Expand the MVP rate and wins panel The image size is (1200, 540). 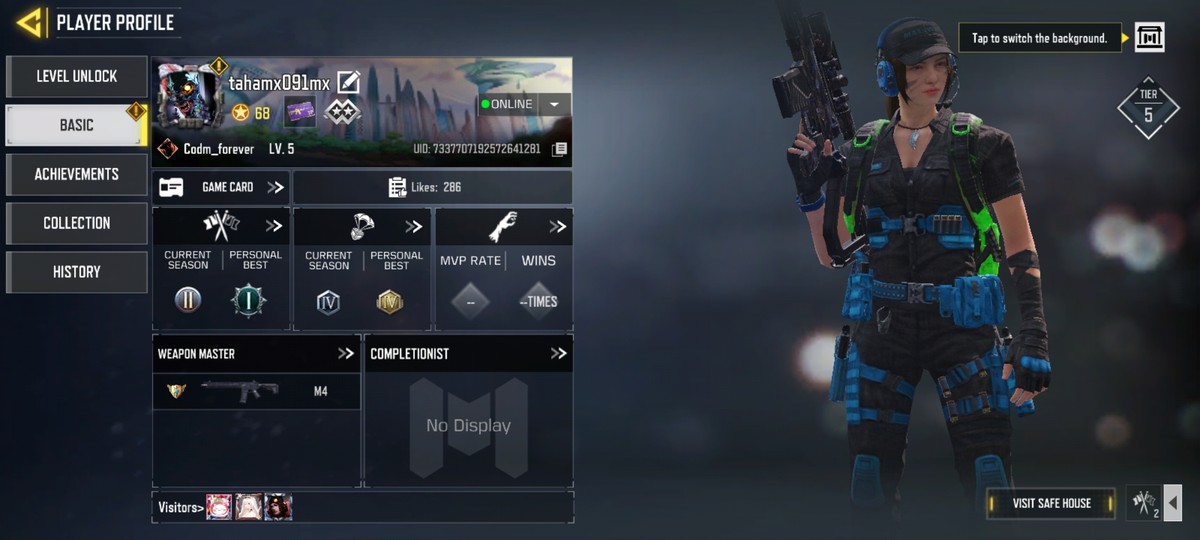[557, 227]
